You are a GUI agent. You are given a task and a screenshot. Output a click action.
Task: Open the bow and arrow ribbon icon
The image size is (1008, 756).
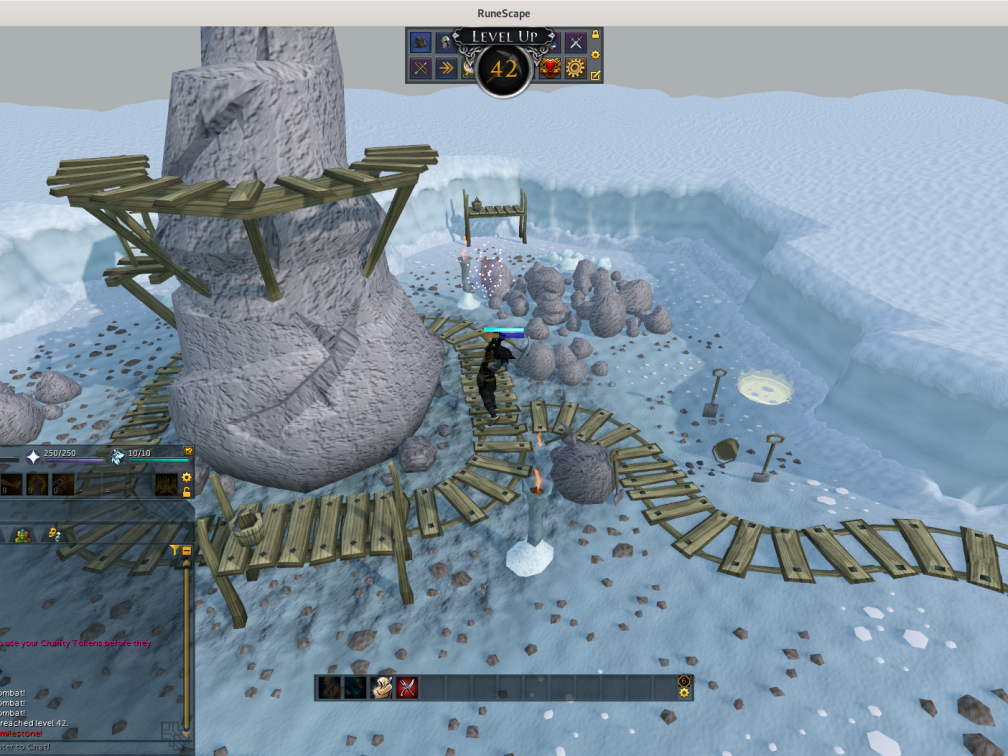click(421, 68)
